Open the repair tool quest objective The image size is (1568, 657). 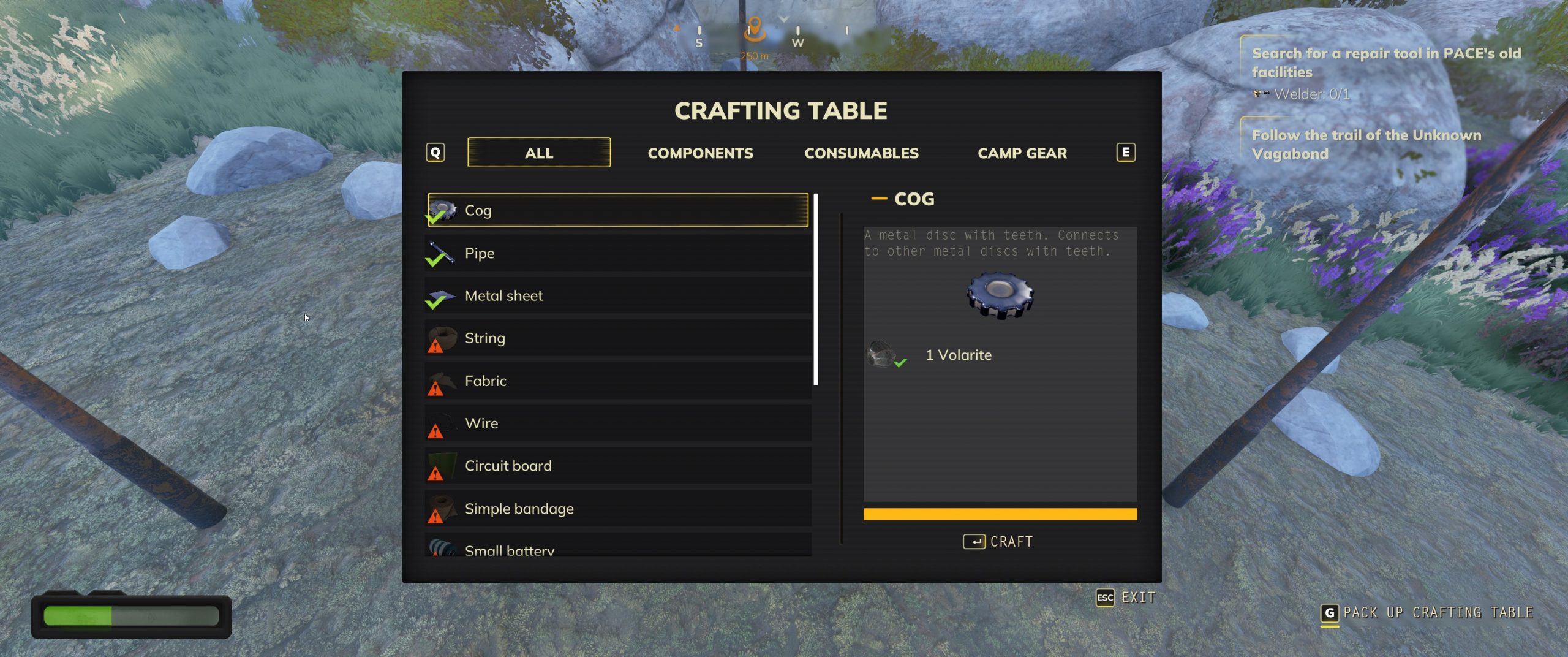pyautogui.click(x=1385, y=63)
